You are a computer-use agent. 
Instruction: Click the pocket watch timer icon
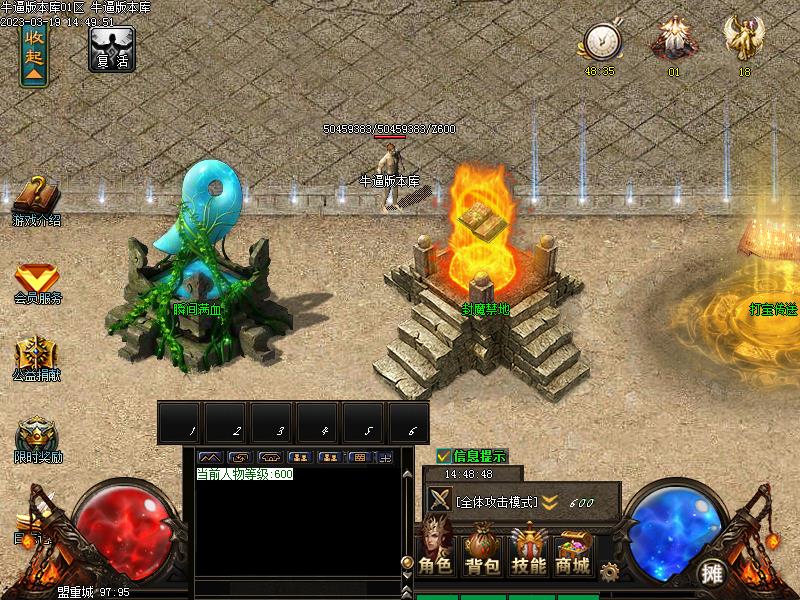(602, 42)
